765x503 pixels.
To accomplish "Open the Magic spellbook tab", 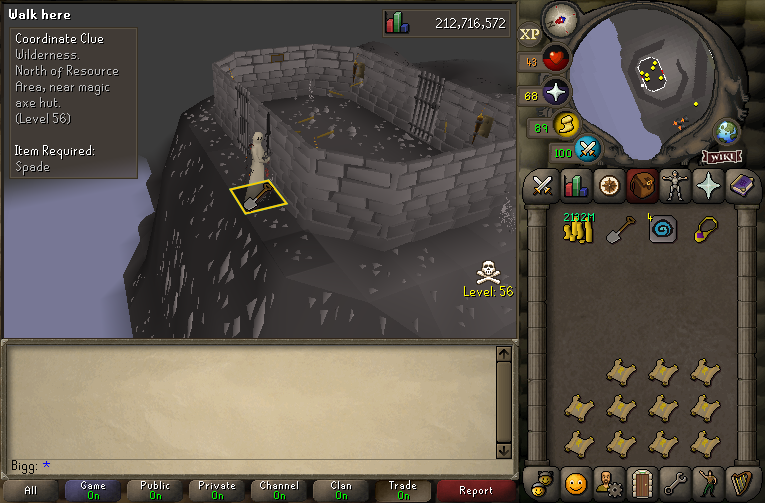I will pyautogui.click(x=741, y=185).
